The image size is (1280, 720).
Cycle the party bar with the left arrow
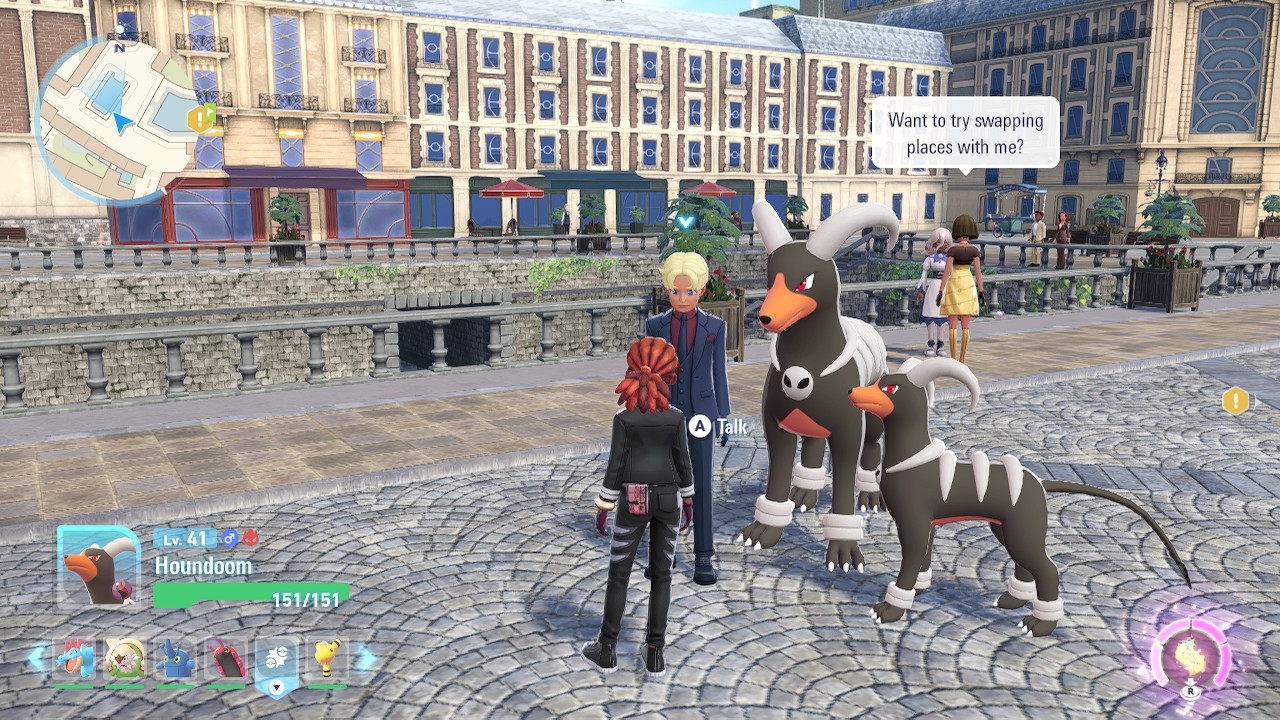[x=37, y=658]
